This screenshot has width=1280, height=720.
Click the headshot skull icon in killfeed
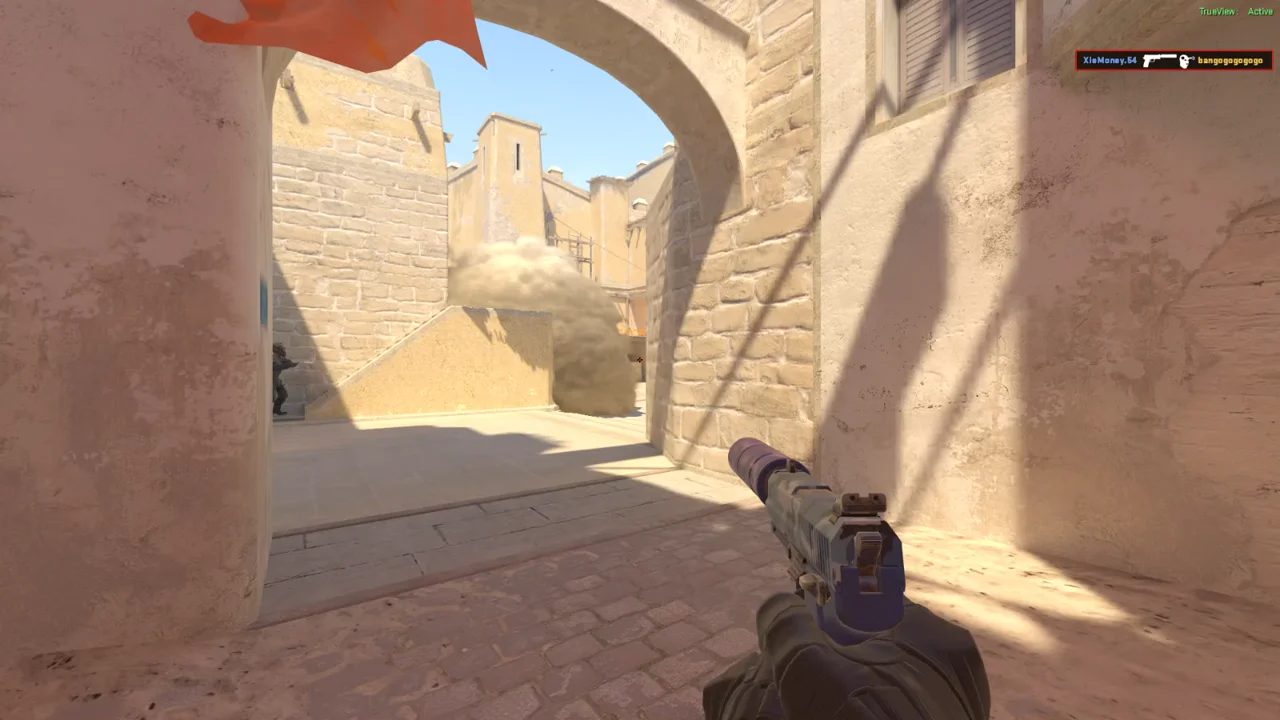click(x=1185, y=60)
